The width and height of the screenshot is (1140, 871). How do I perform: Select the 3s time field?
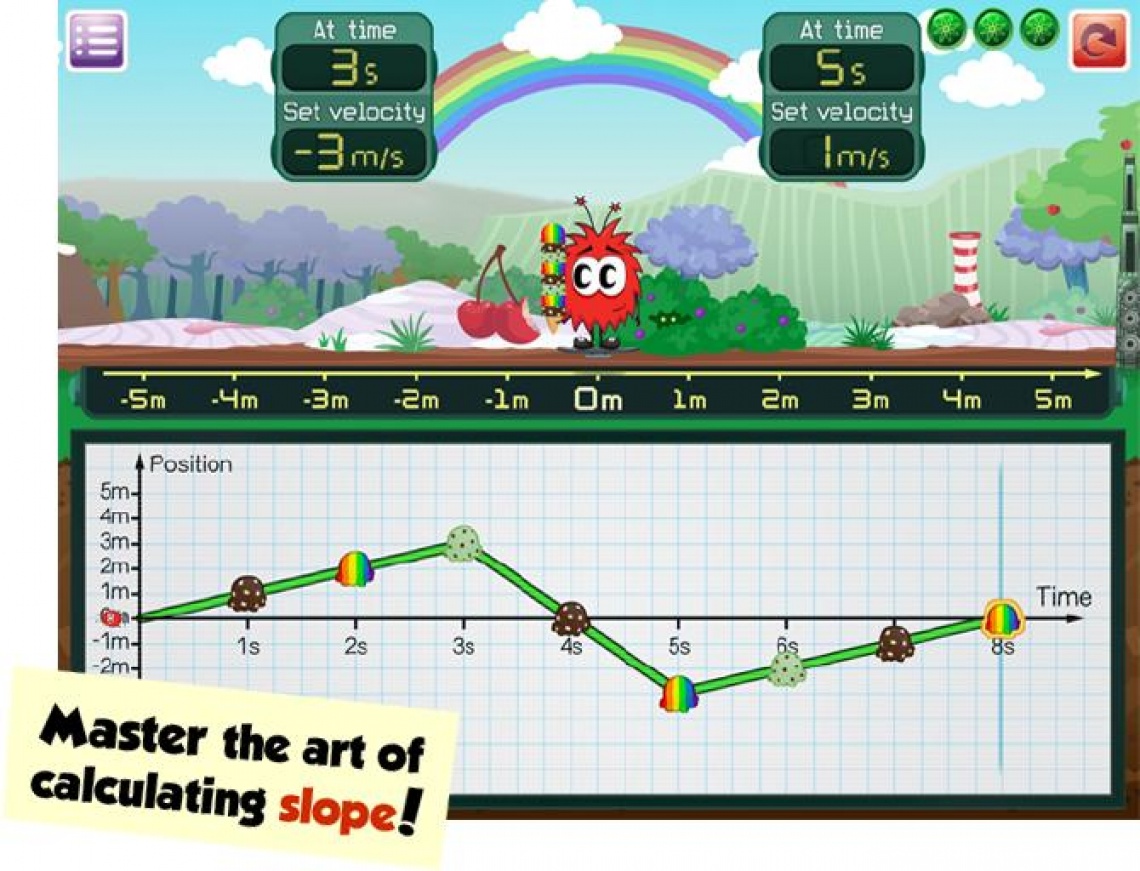352,69
